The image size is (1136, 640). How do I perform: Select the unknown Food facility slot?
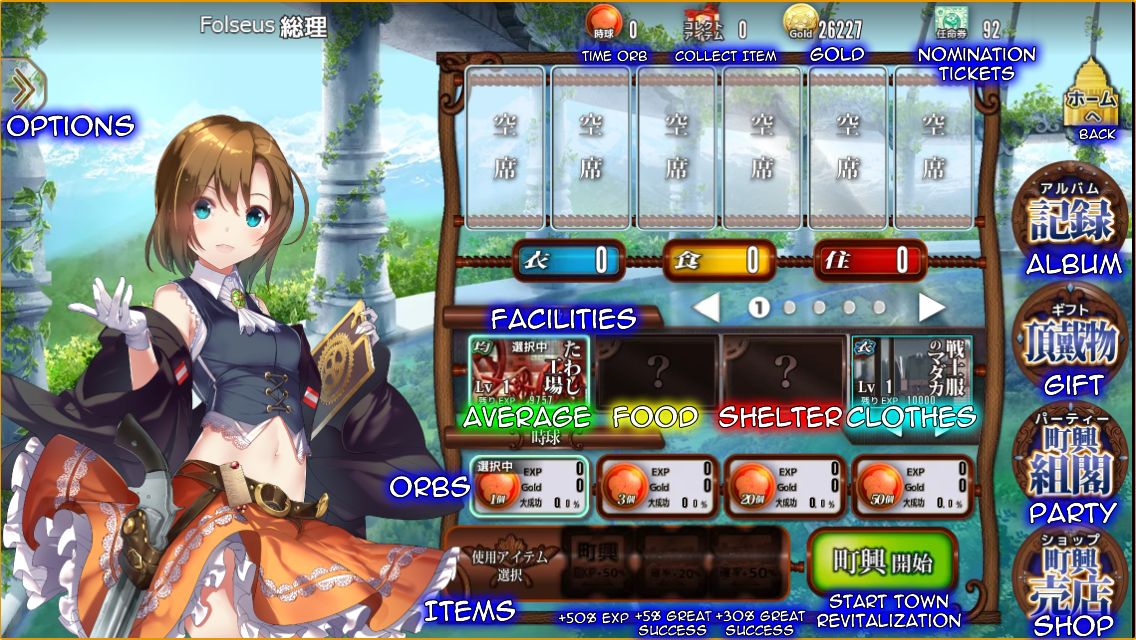(x=657, y=372)
